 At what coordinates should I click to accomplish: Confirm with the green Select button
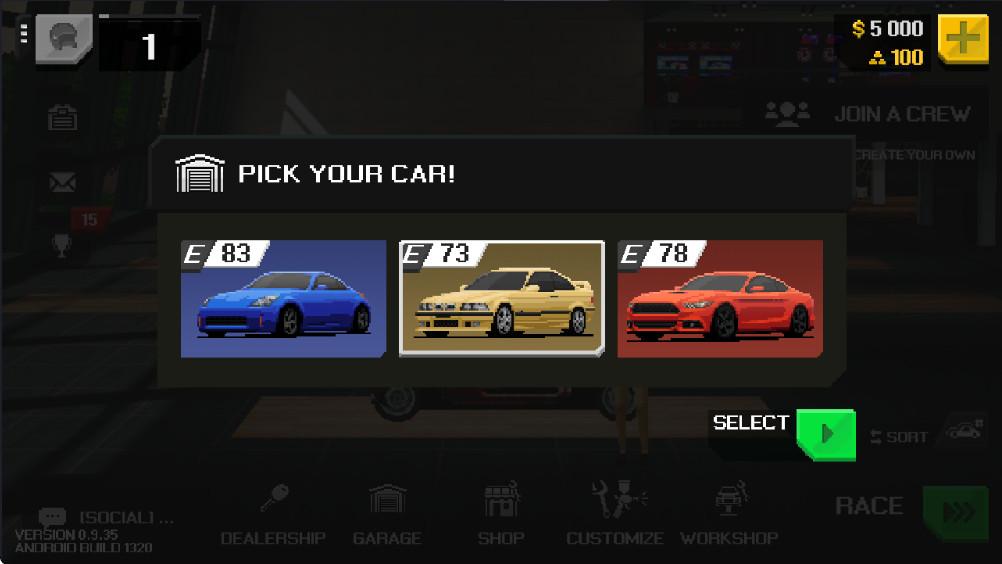(x=825, y=434)
